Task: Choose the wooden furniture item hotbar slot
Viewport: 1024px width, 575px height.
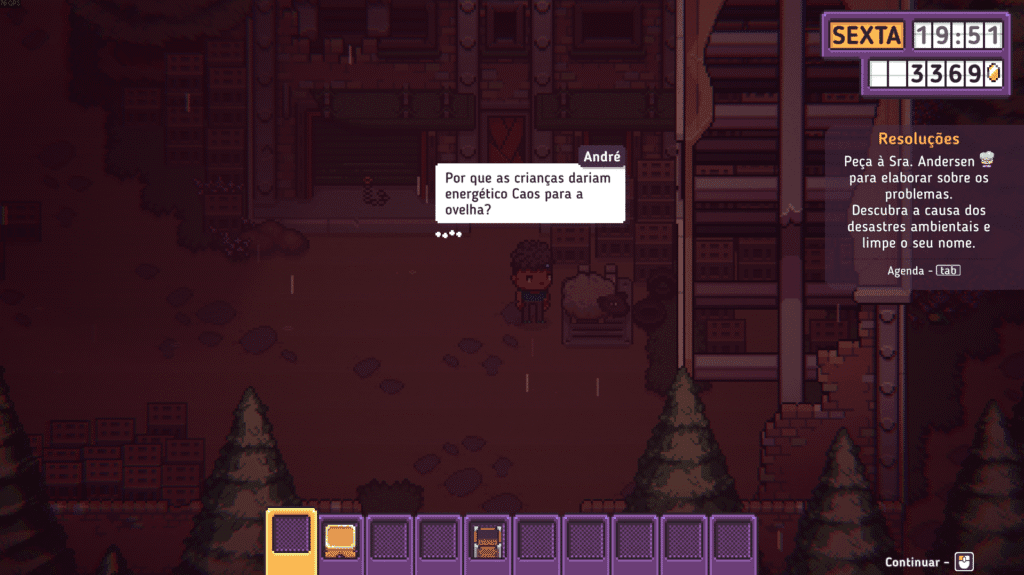Action: point(489,541)
